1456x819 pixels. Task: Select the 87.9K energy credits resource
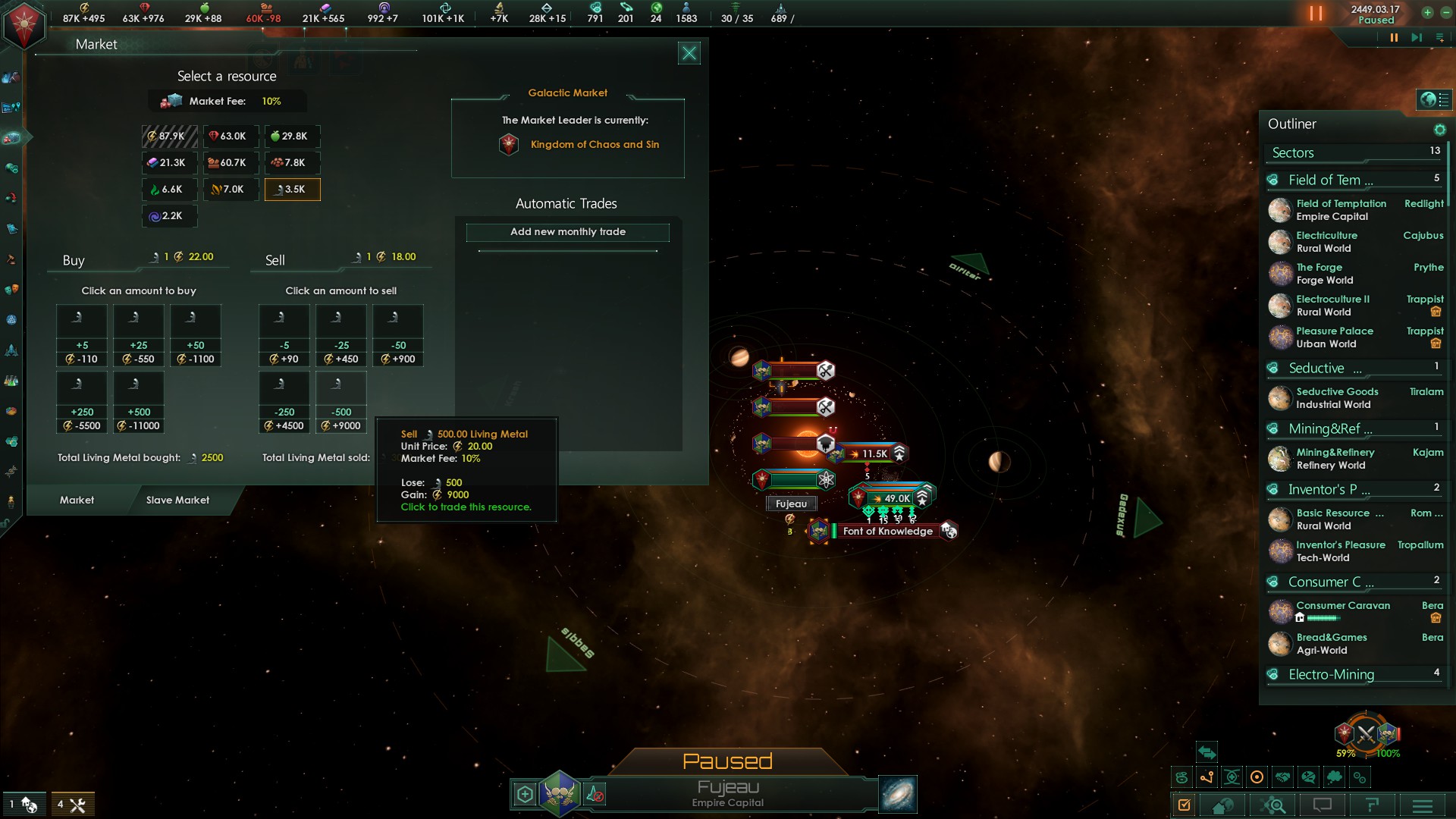(x=170, y=136)
